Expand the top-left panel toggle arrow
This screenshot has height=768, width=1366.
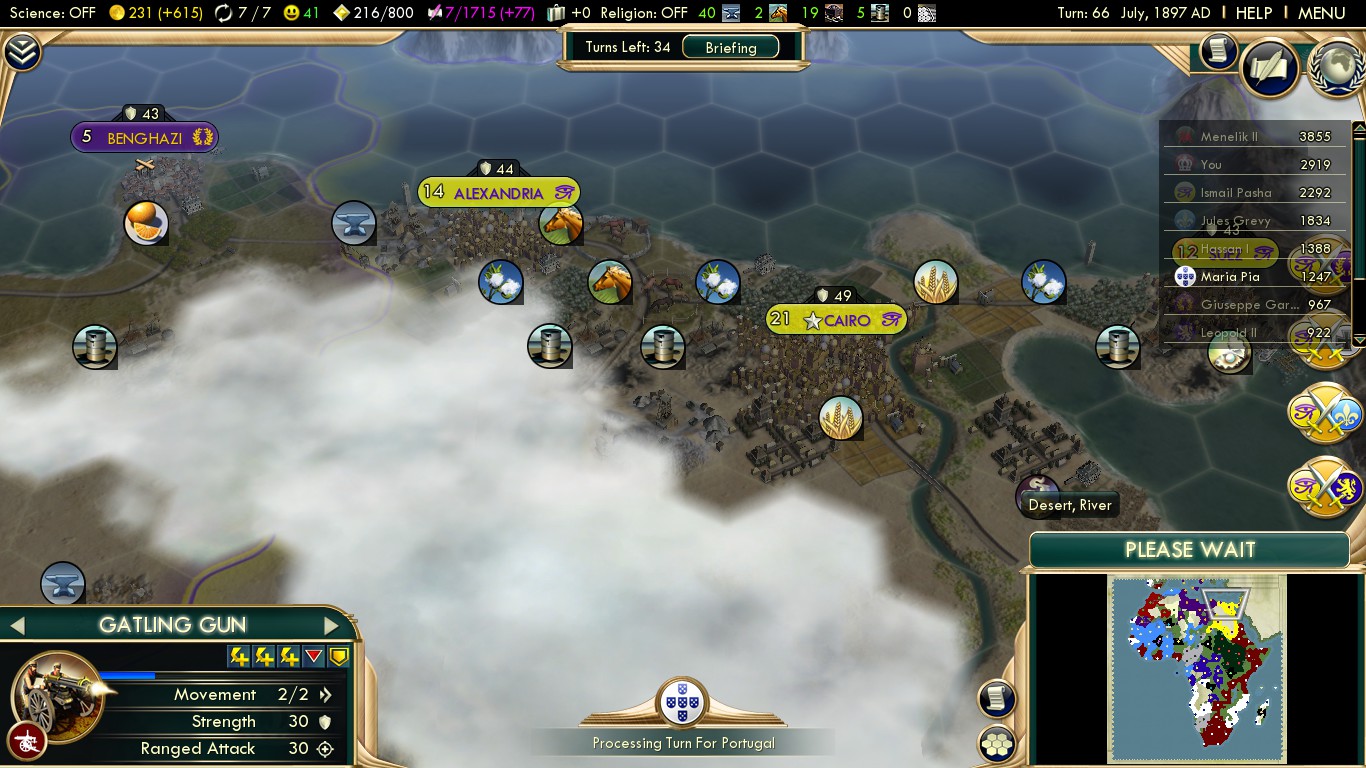(x=21, y=53)
